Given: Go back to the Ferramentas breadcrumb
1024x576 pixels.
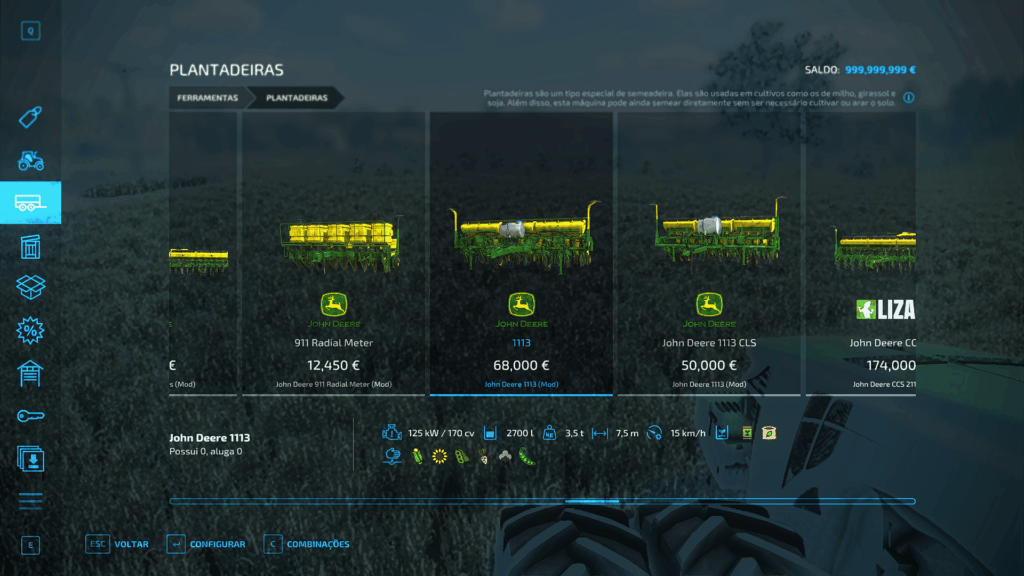Looking at the screenshot, I should tap(207, 98).
